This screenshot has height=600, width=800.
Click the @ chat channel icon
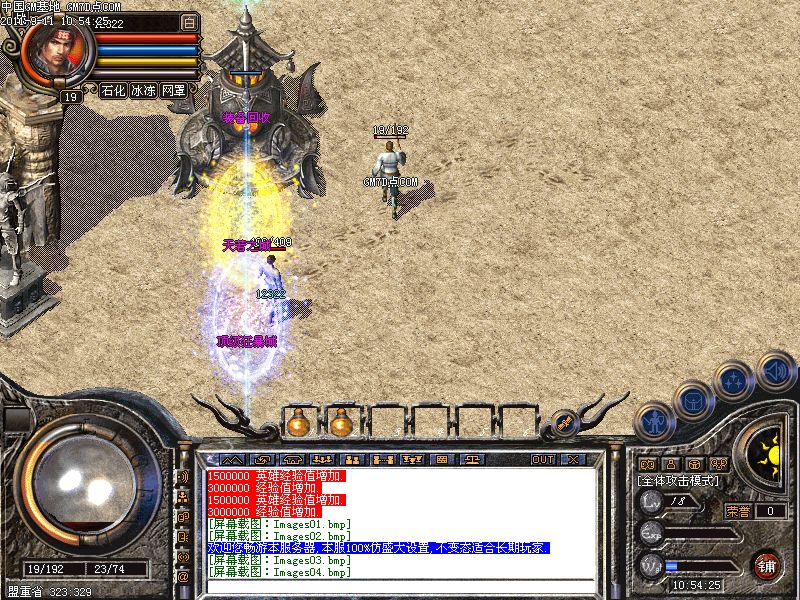[x=183, y=577]
